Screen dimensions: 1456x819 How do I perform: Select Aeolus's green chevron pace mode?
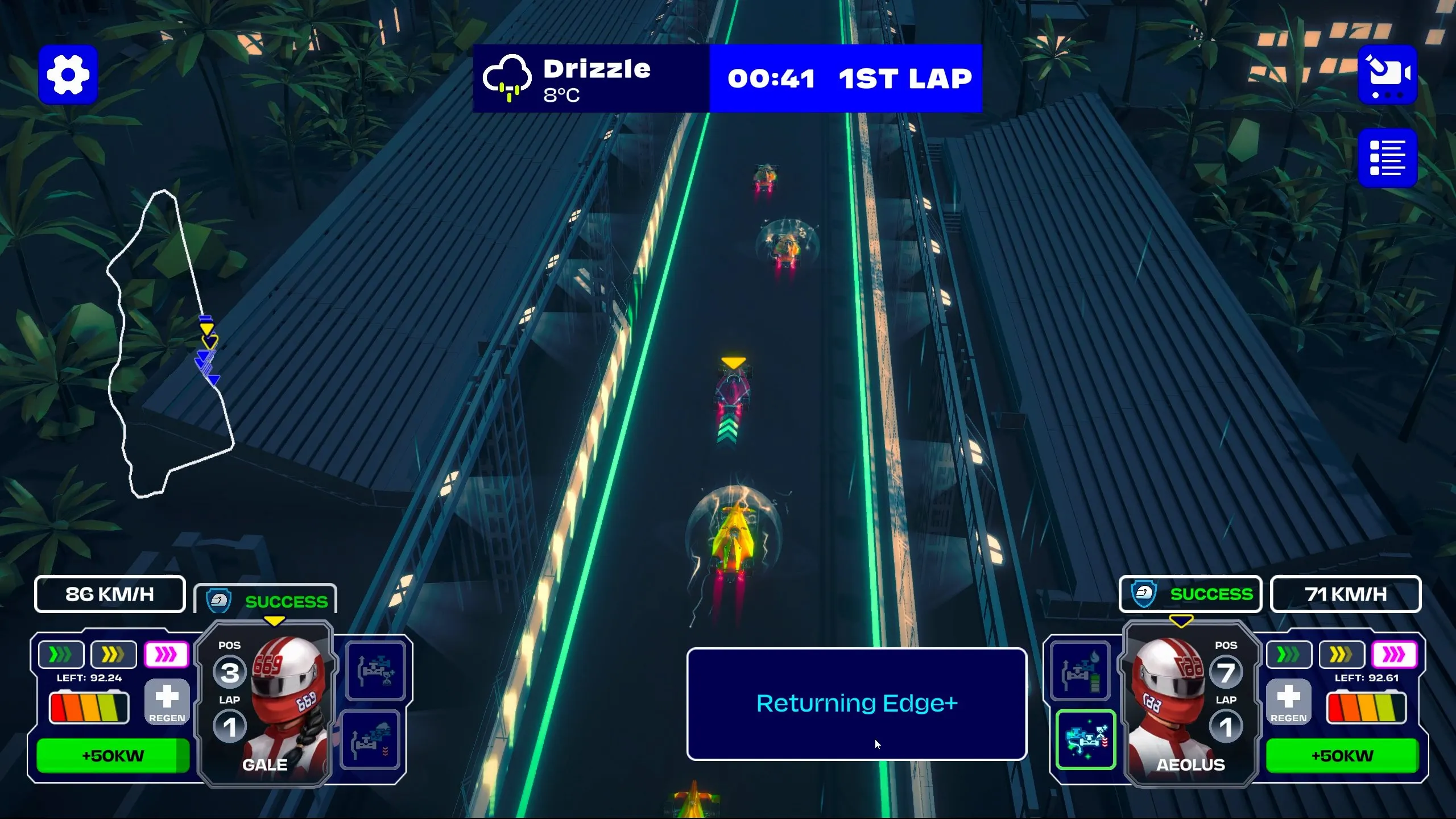click(1289, 655)
